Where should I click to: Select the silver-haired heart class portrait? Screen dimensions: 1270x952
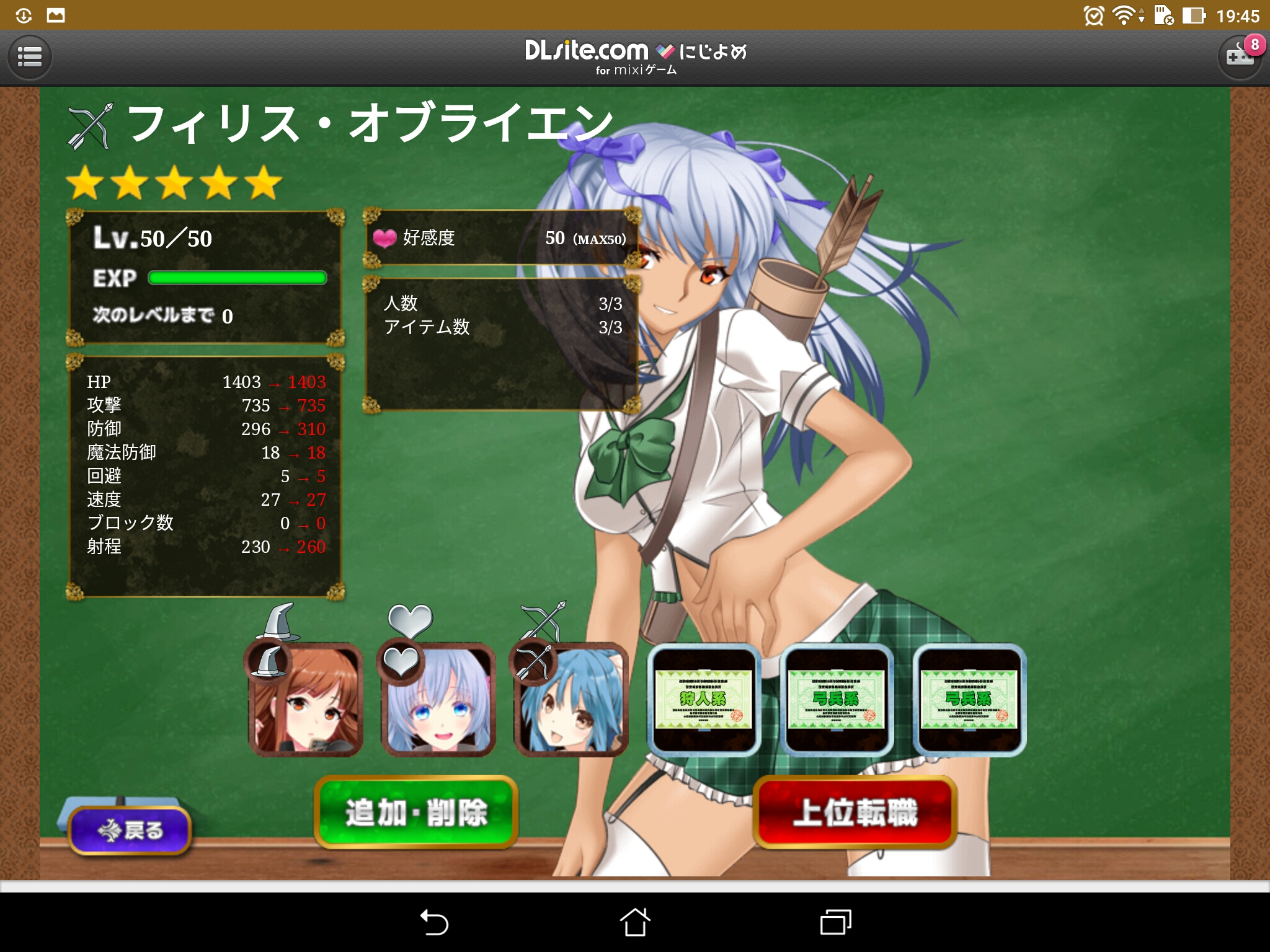coord(438,699)
